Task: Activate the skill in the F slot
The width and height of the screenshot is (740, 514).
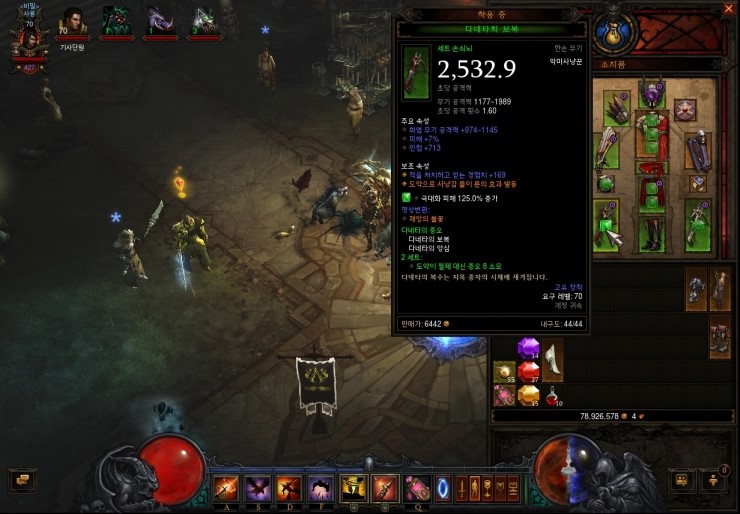Action: [x=323, y=489]
